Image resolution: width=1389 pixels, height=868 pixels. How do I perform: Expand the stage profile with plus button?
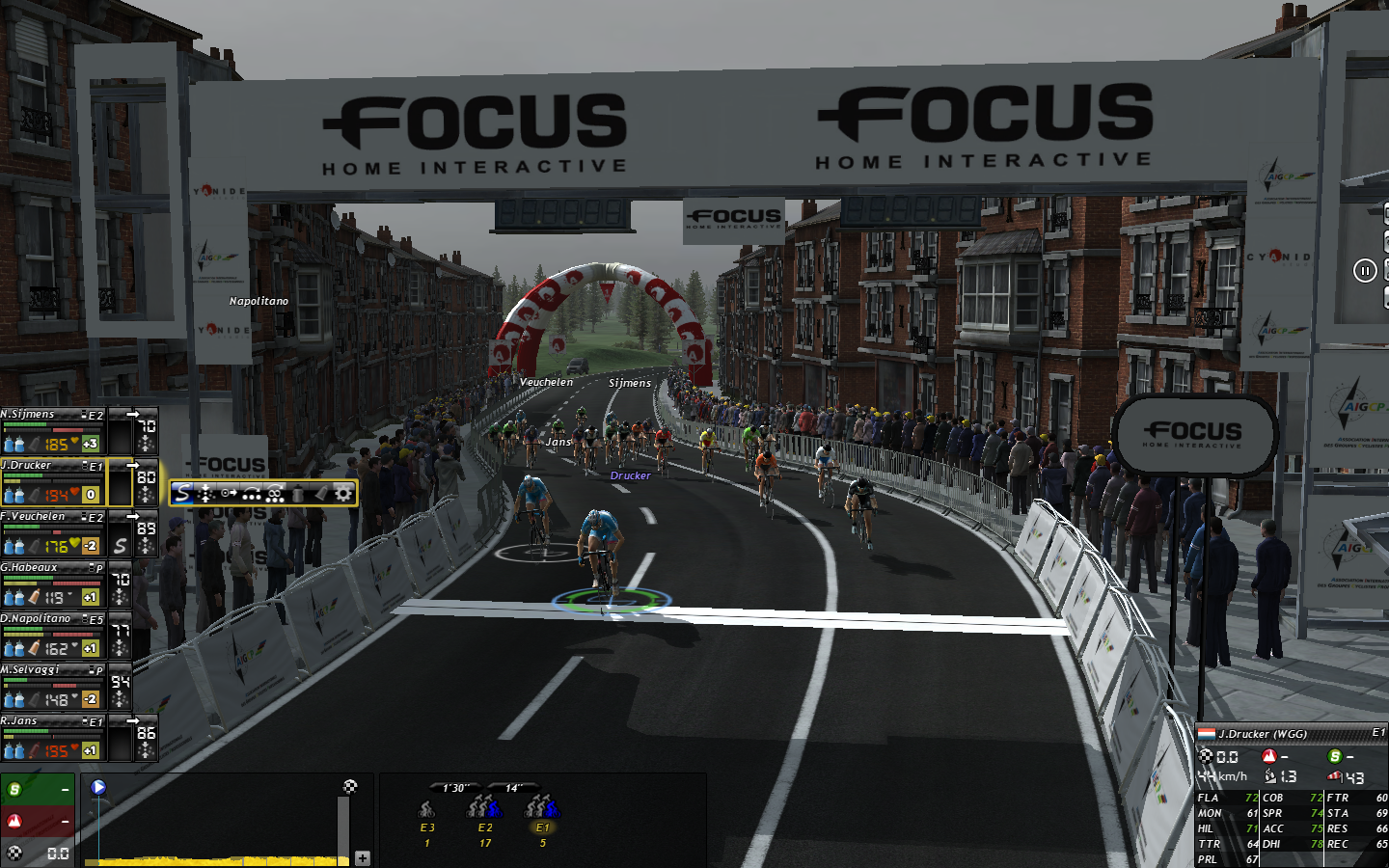point(363,857)
